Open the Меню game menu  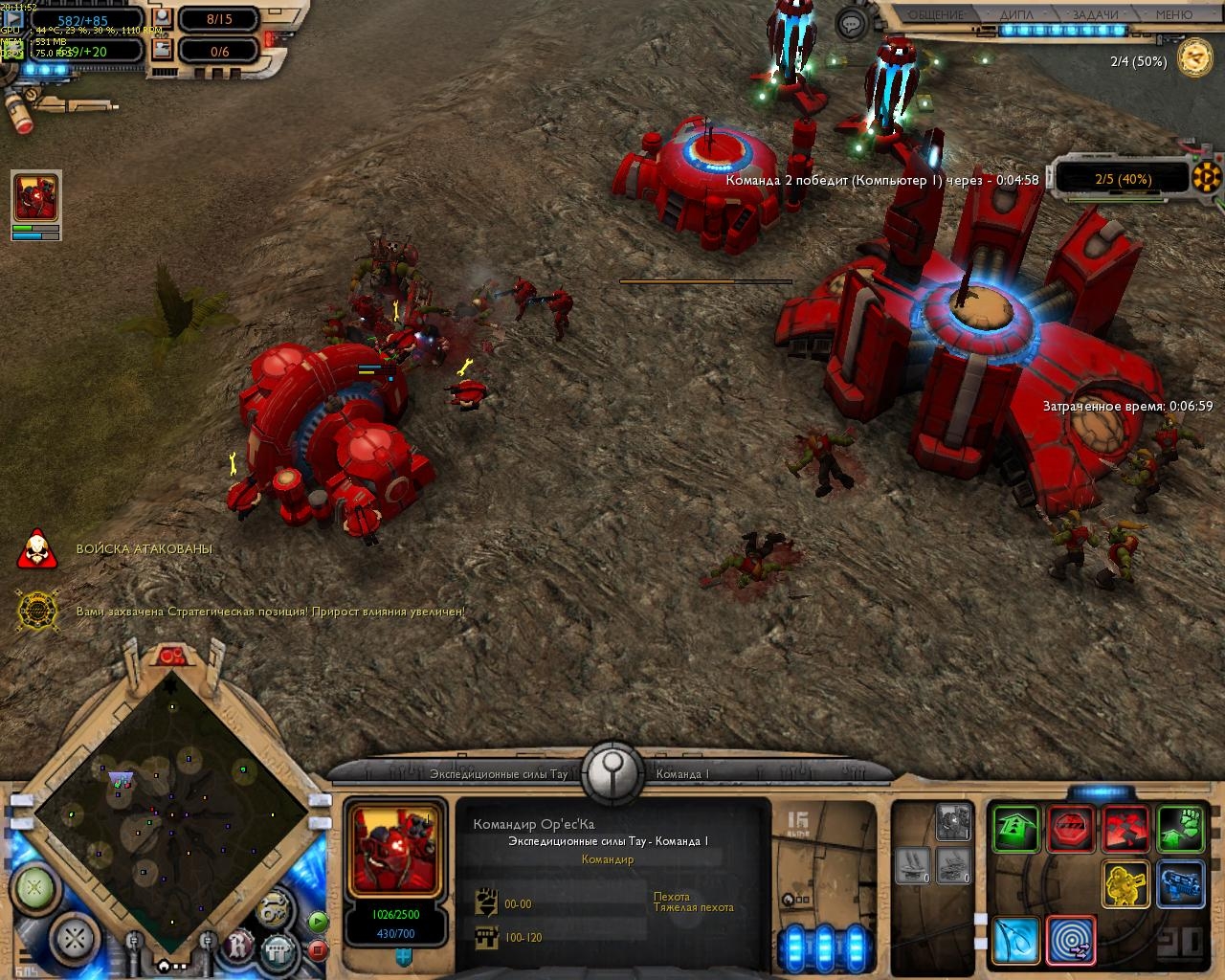(x=1173, y=14)
